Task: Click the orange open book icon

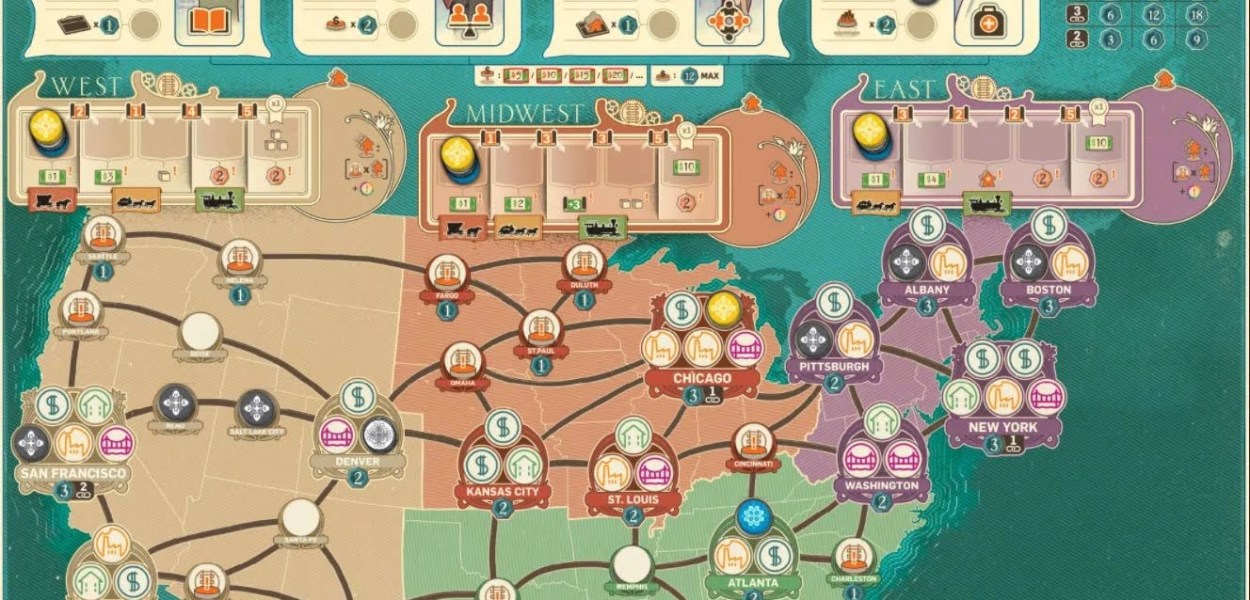Action: [x=210, y=22]
